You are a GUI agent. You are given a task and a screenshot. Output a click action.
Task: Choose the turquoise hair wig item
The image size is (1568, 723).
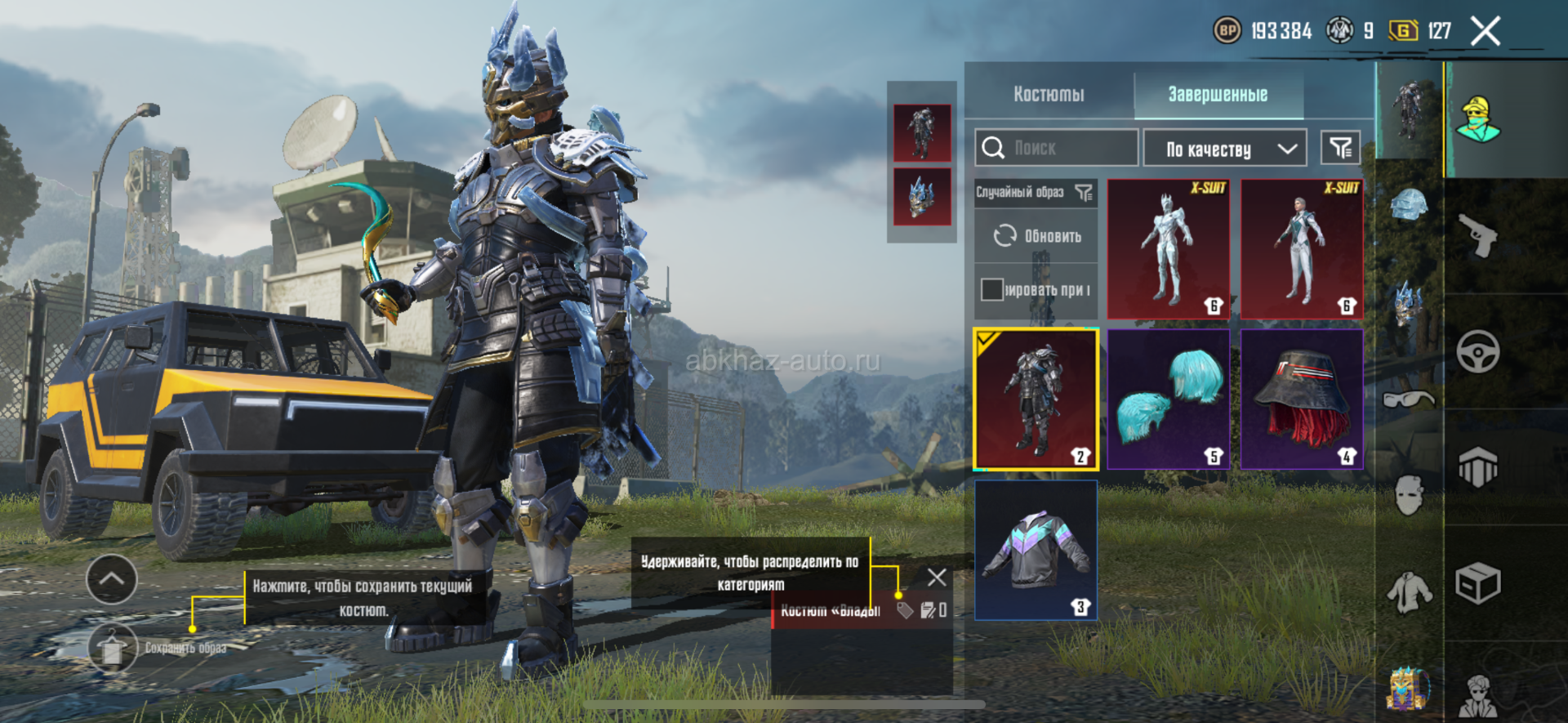point(1168,399)
